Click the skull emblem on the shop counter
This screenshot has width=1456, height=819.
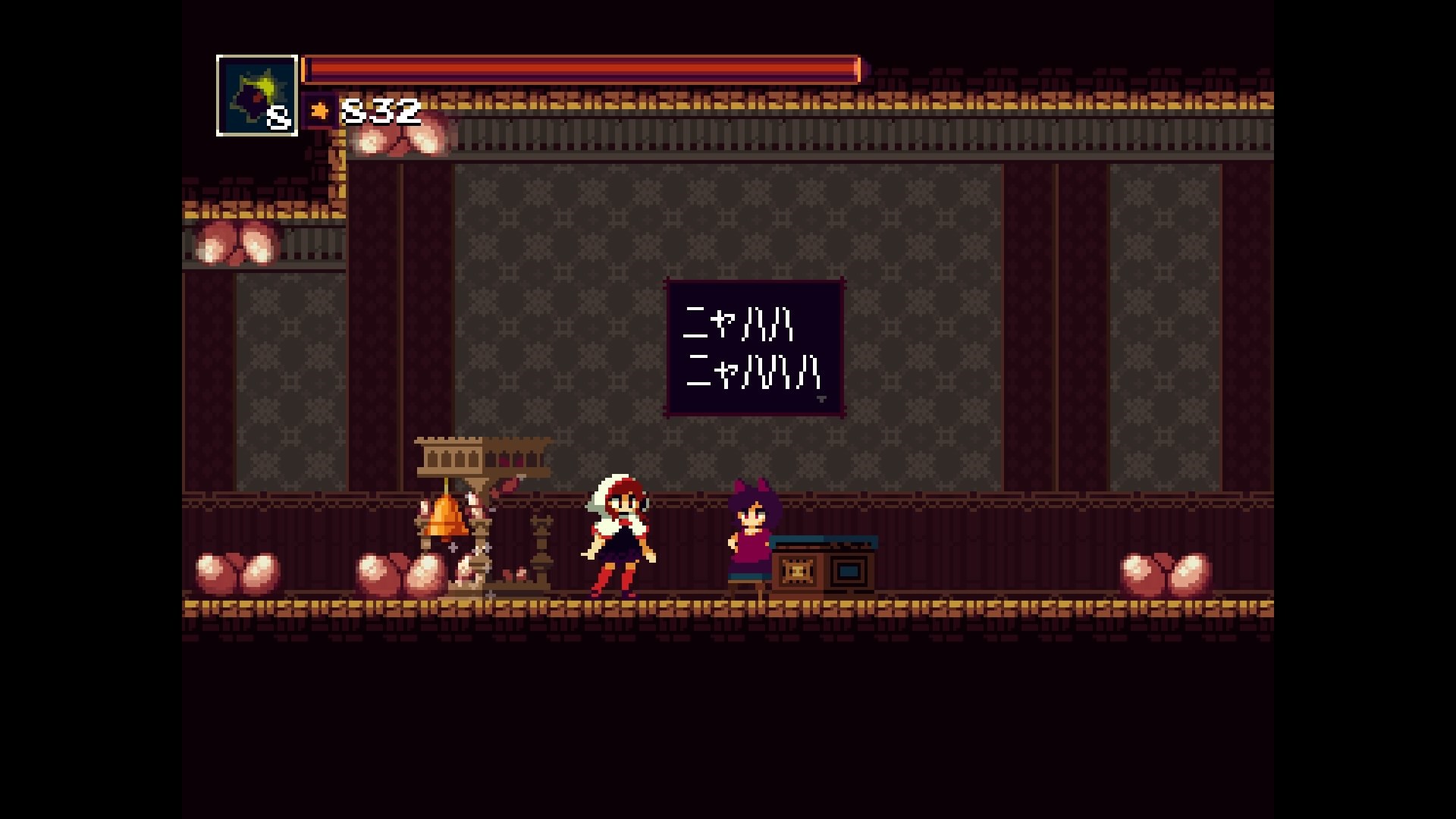(x=797, y=570)
